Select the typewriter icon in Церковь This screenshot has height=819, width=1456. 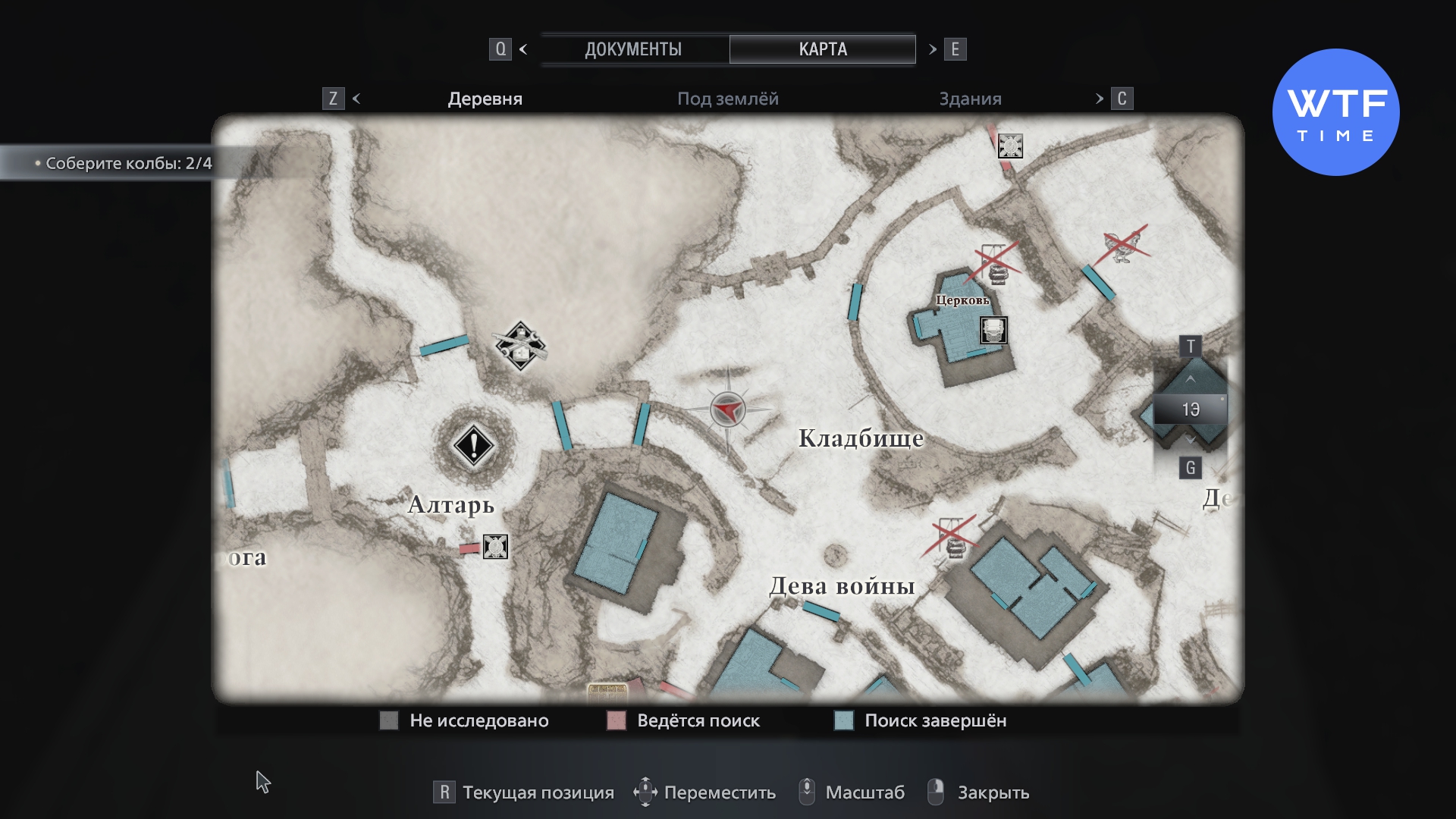click(x=993, y=331)
